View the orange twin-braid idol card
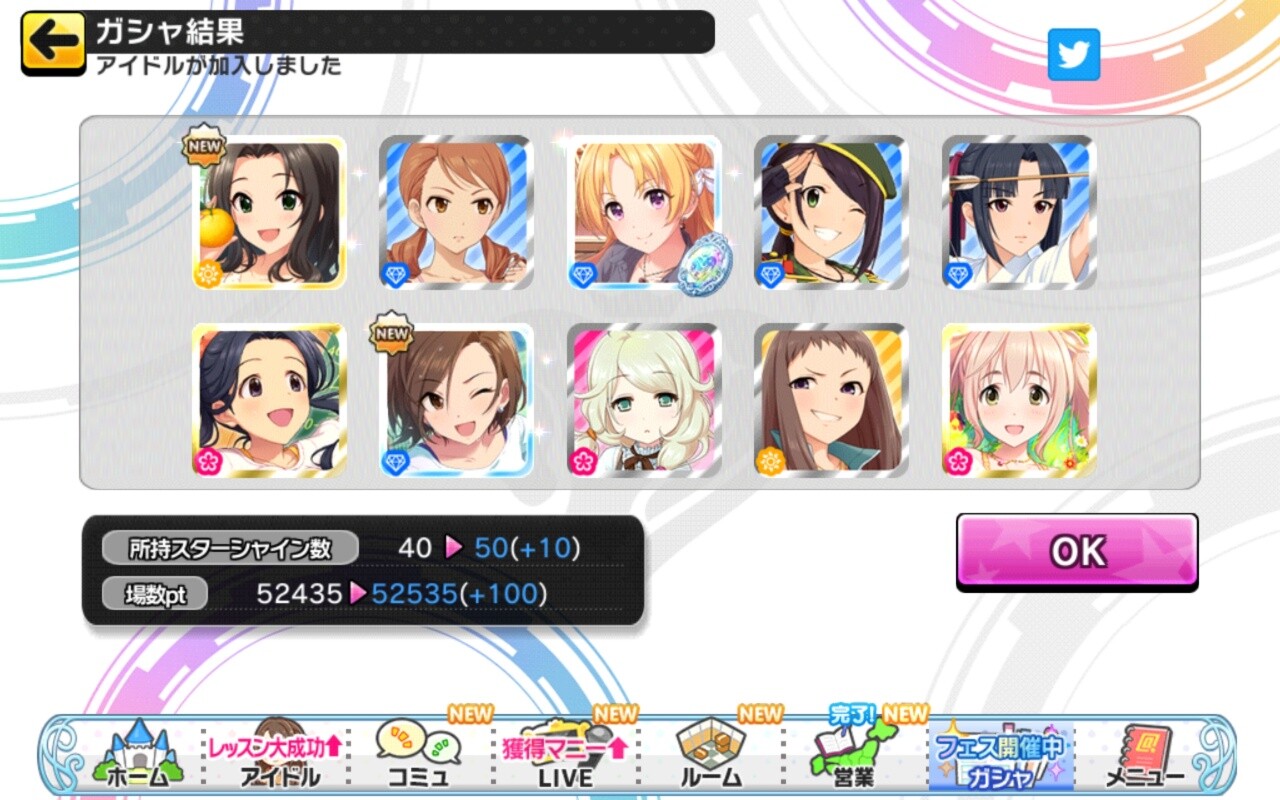Viewport: 1280px width, 800px height. coord(456,213)
